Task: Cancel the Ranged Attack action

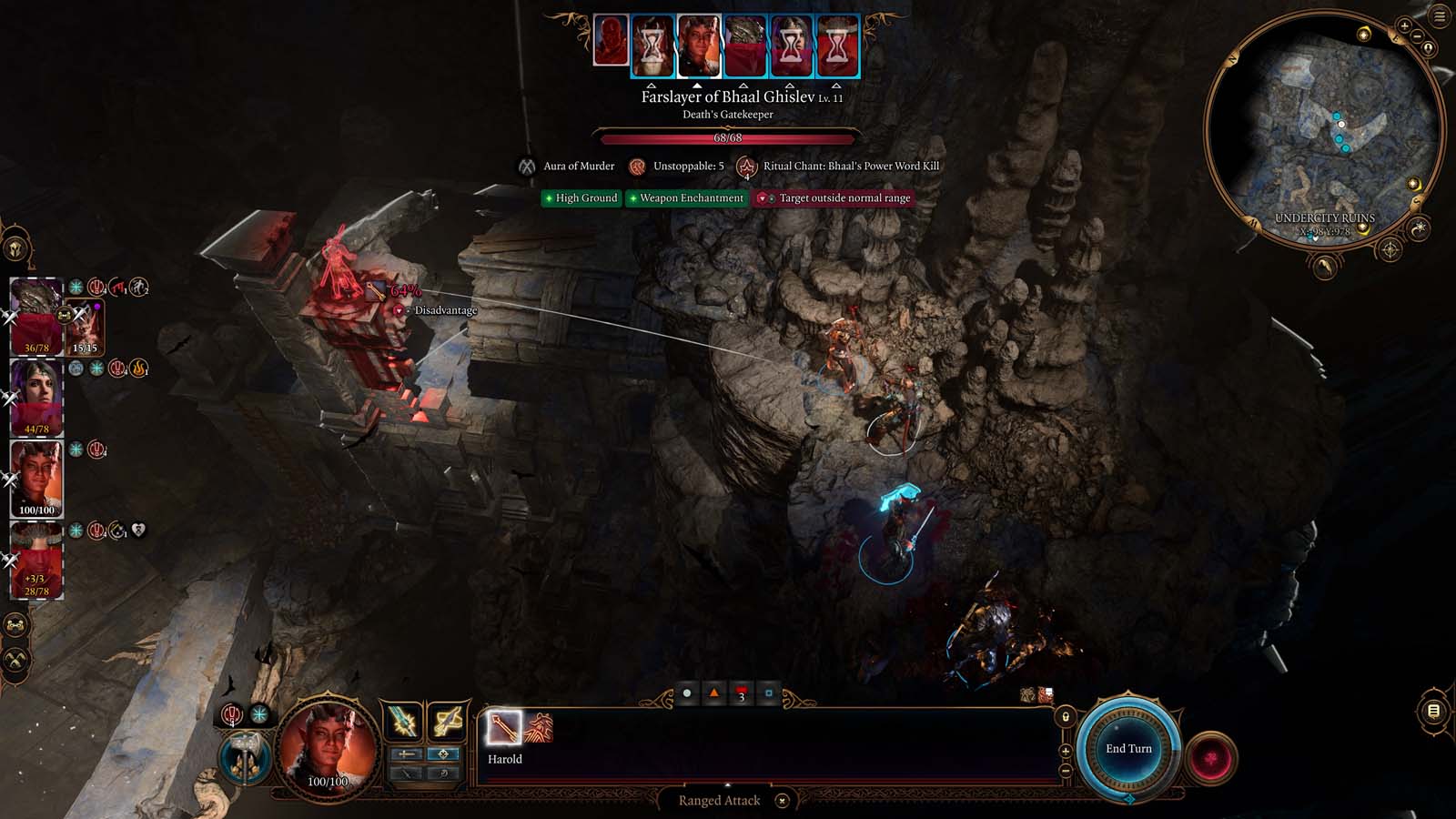Action: coord(782,801)
